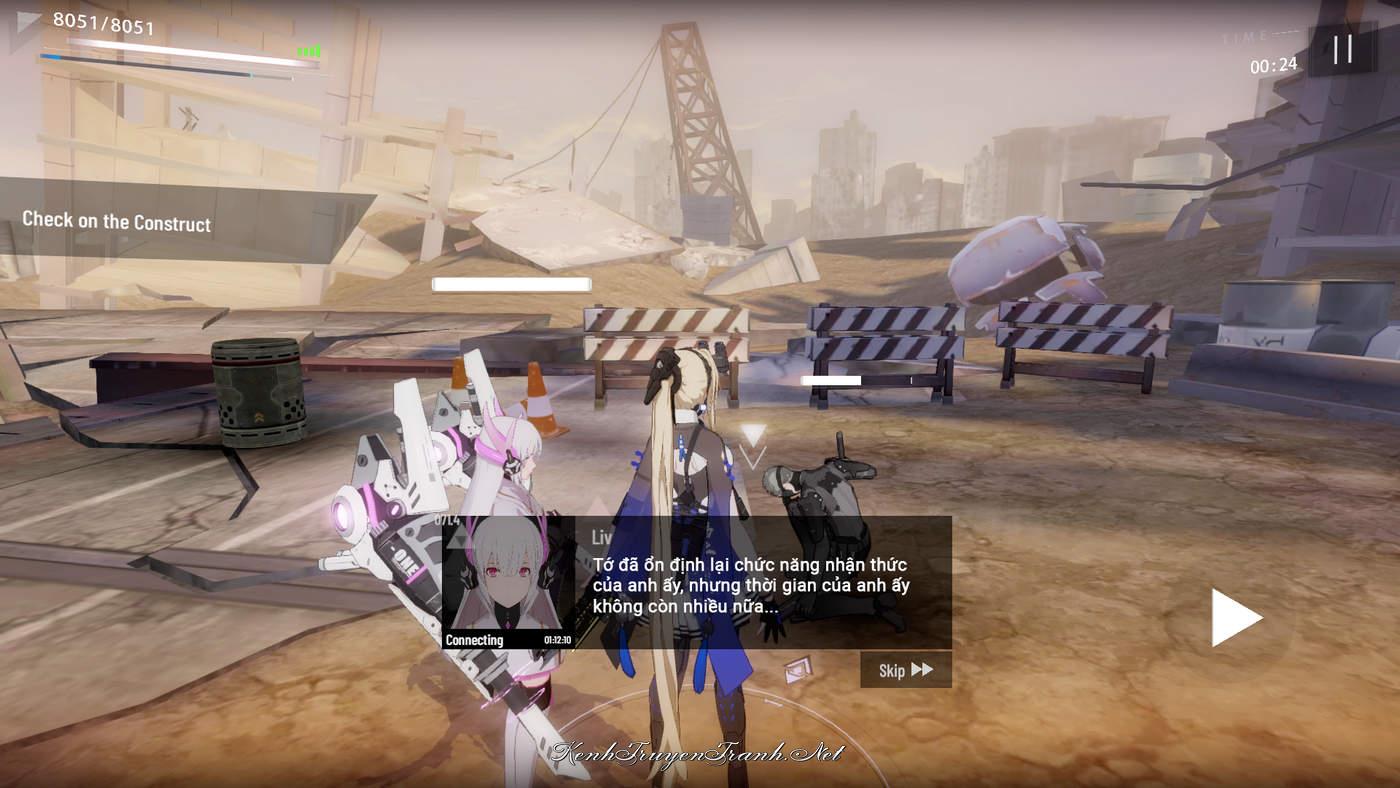
Task: Pause the game with the pause button
Action: click(1342, 49)
